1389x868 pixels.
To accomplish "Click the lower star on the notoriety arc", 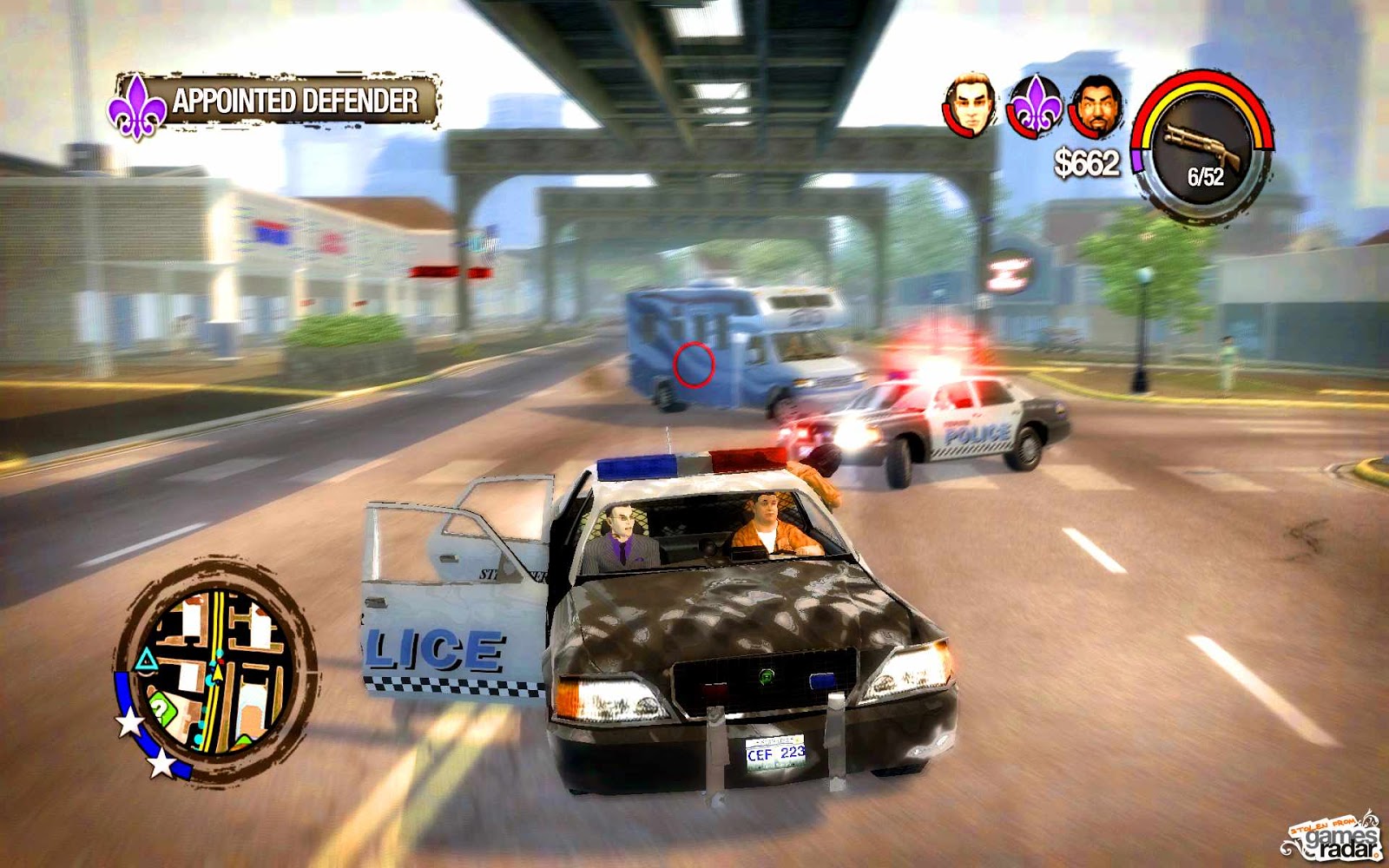I will click(x=161, y=764).
